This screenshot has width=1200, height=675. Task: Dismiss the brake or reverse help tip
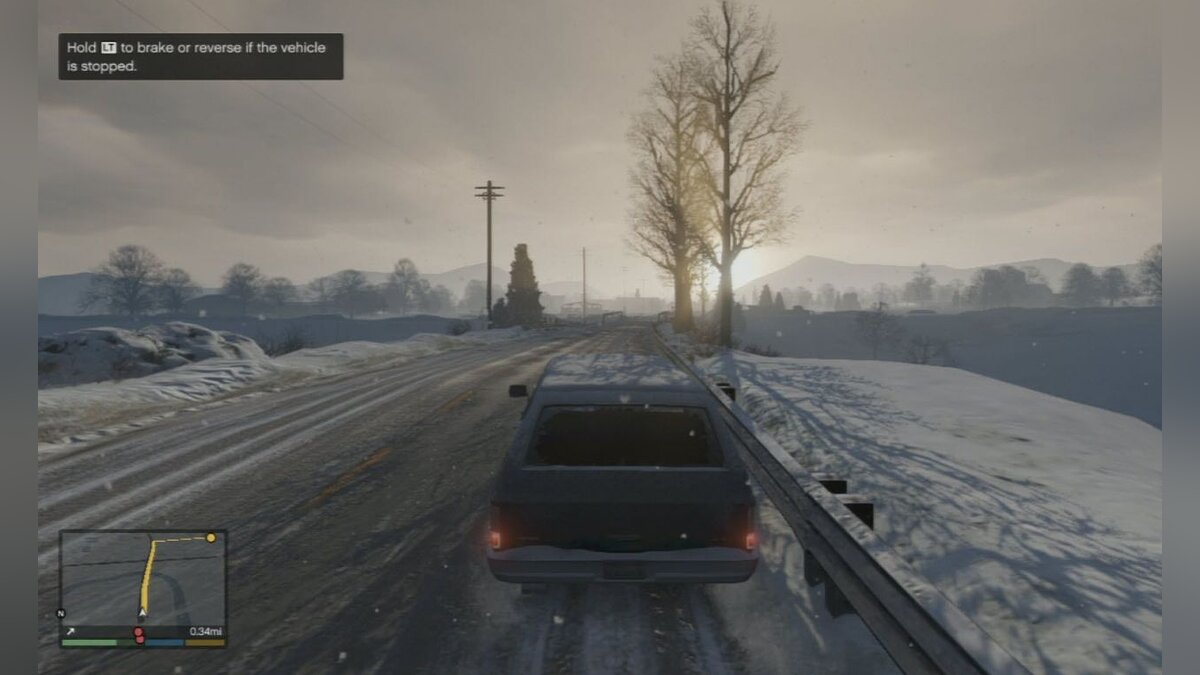200,56
